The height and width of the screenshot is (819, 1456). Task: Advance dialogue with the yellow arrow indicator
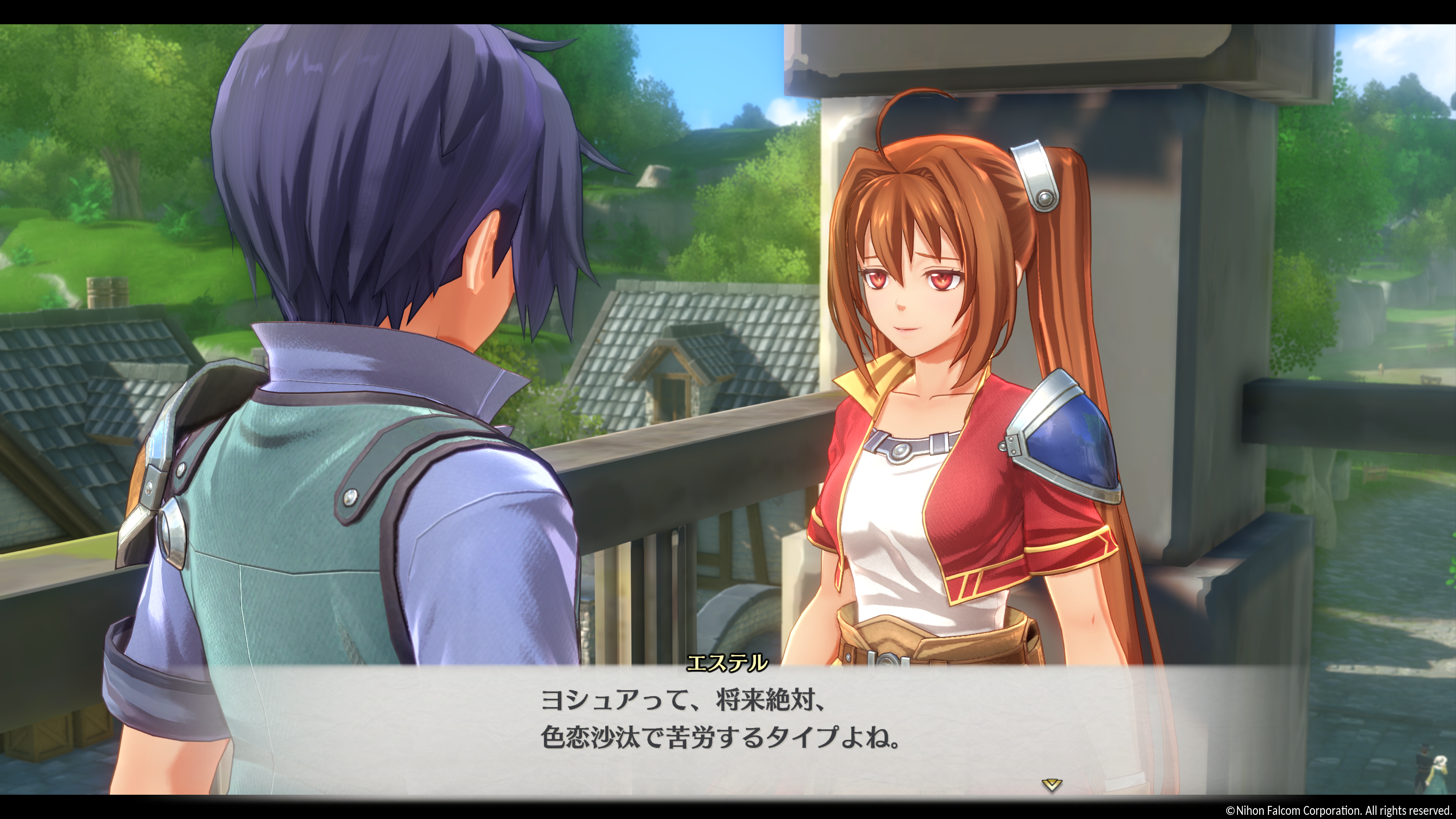(1051, 784)
